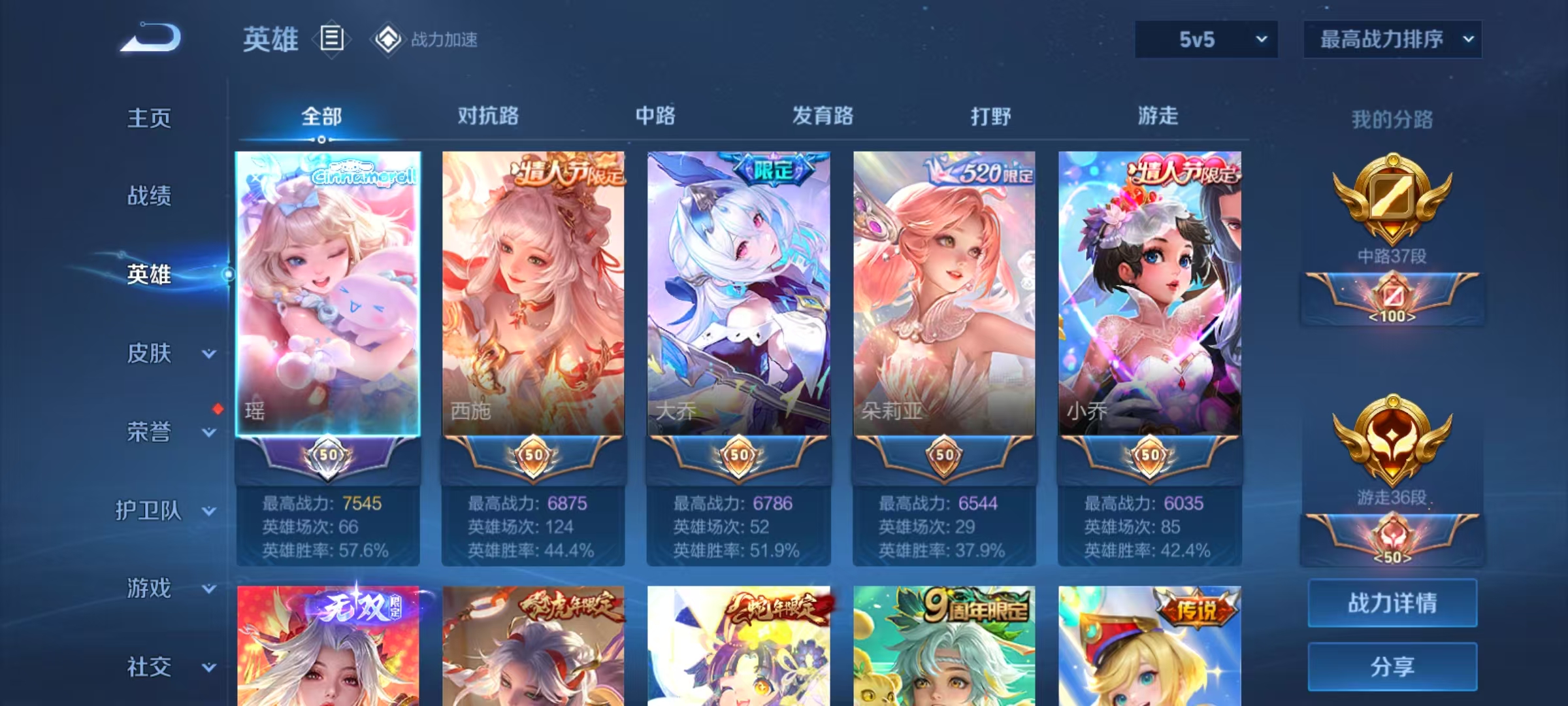This screenshot has width=1568, height=706.
Task: Select the 瑶 hero card
Action: point(328,294)
